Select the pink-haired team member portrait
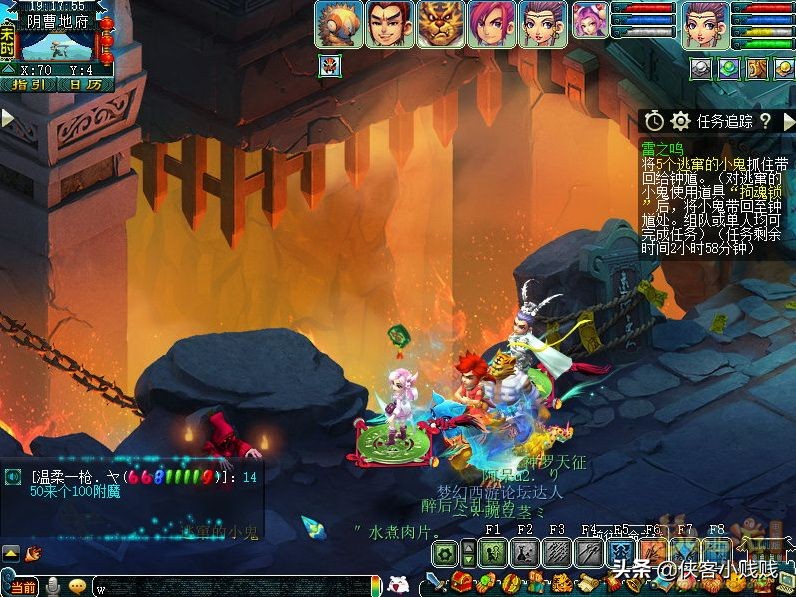 490,24
